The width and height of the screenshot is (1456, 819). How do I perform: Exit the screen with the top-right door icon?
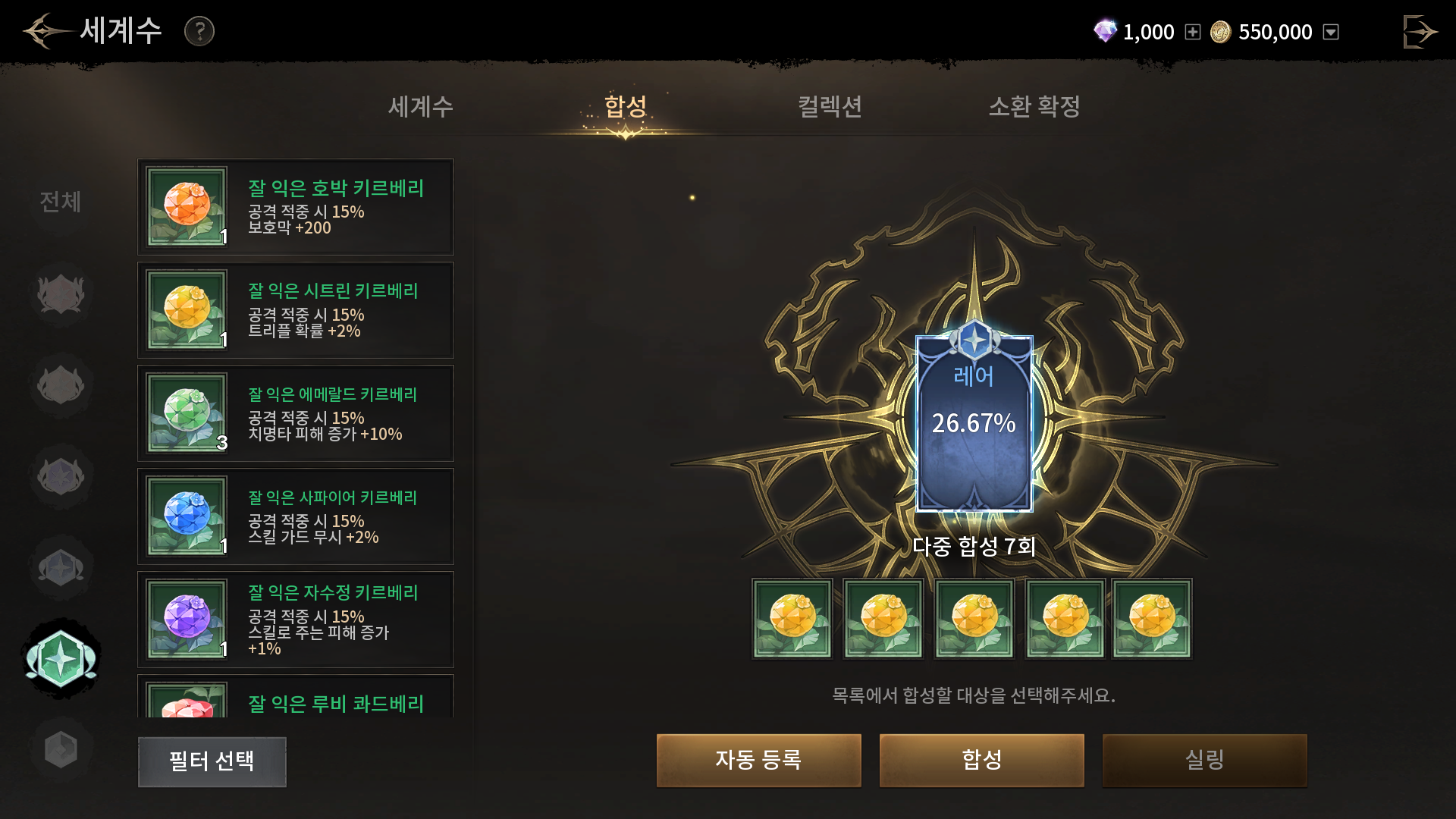click(1419, 32)
